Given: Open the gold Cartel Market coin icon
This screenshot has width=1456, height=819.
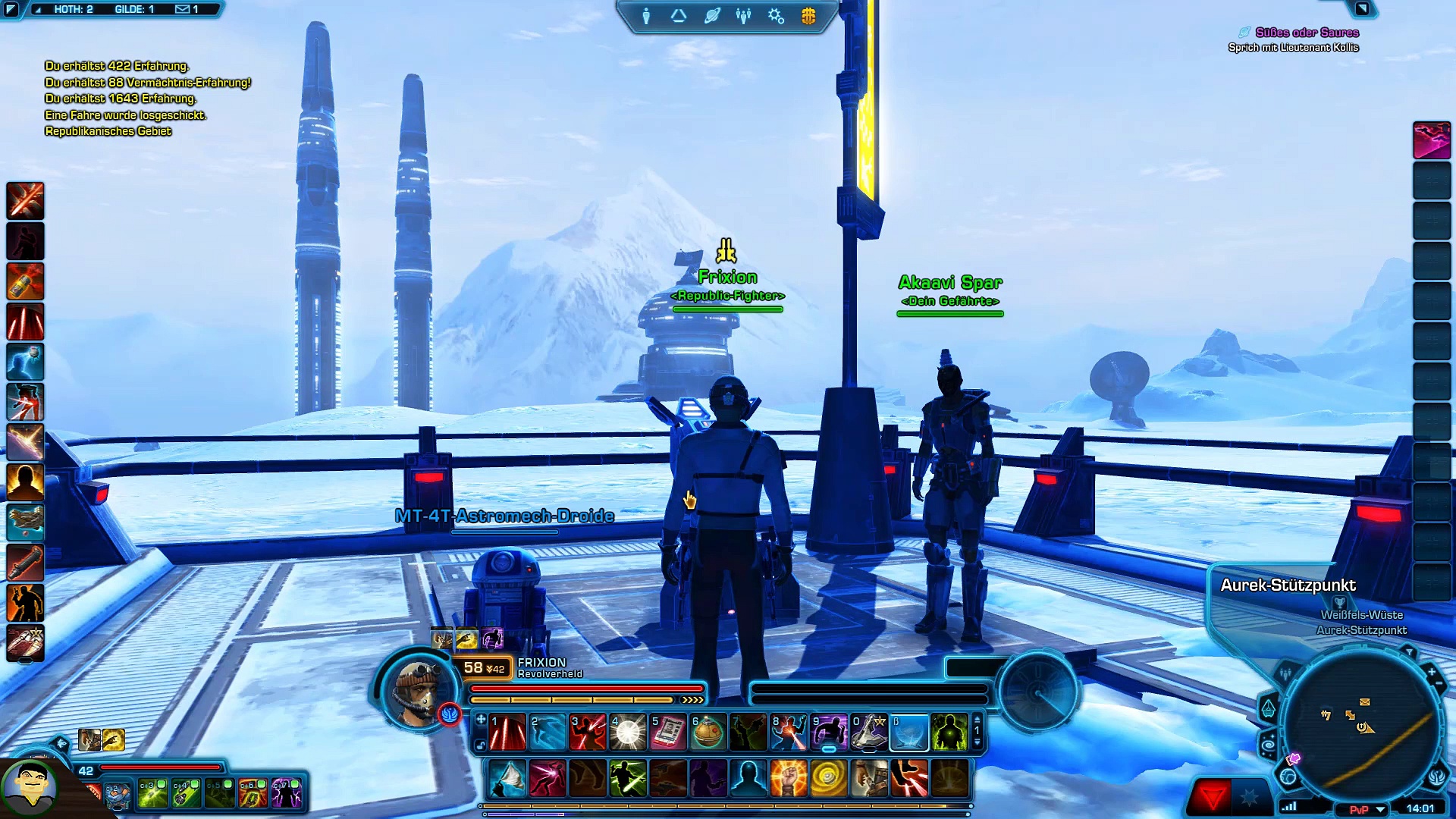Looking at the screenshot, I should [x=808, y=16].
